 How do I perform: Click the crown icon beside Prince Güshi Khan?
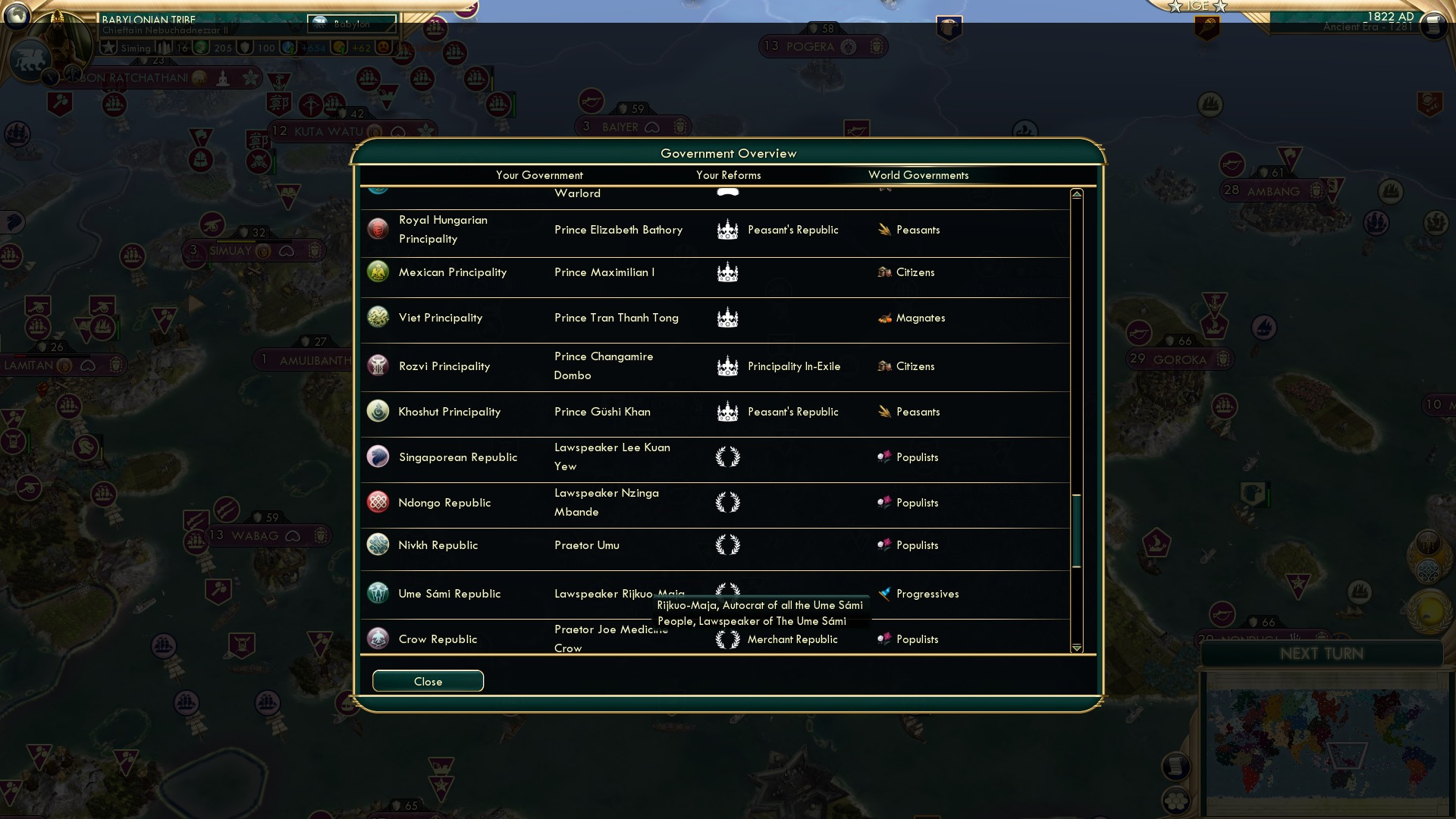click(728, 411)
